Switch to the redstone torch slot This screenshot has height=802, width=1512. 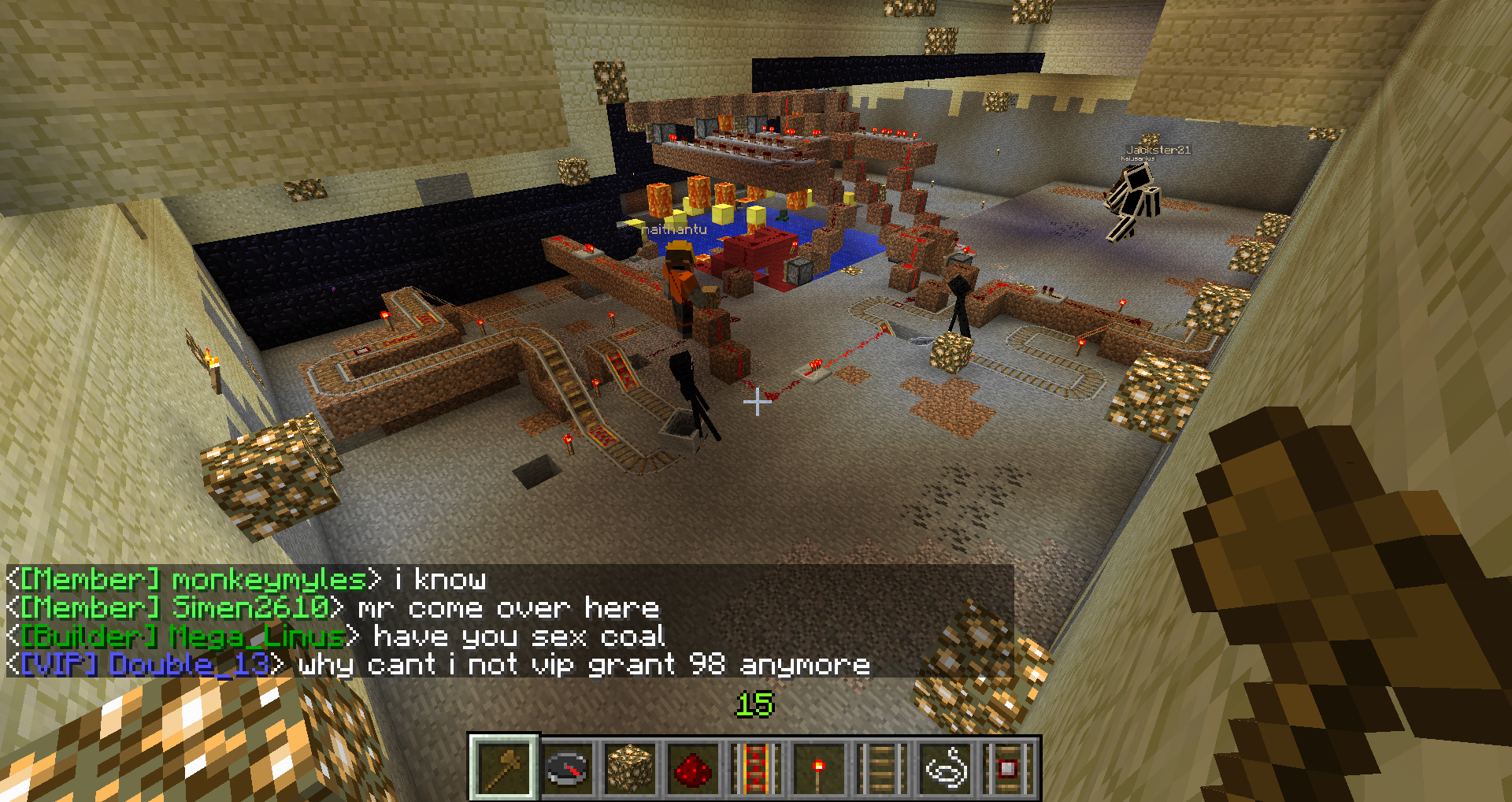point(819,767)
